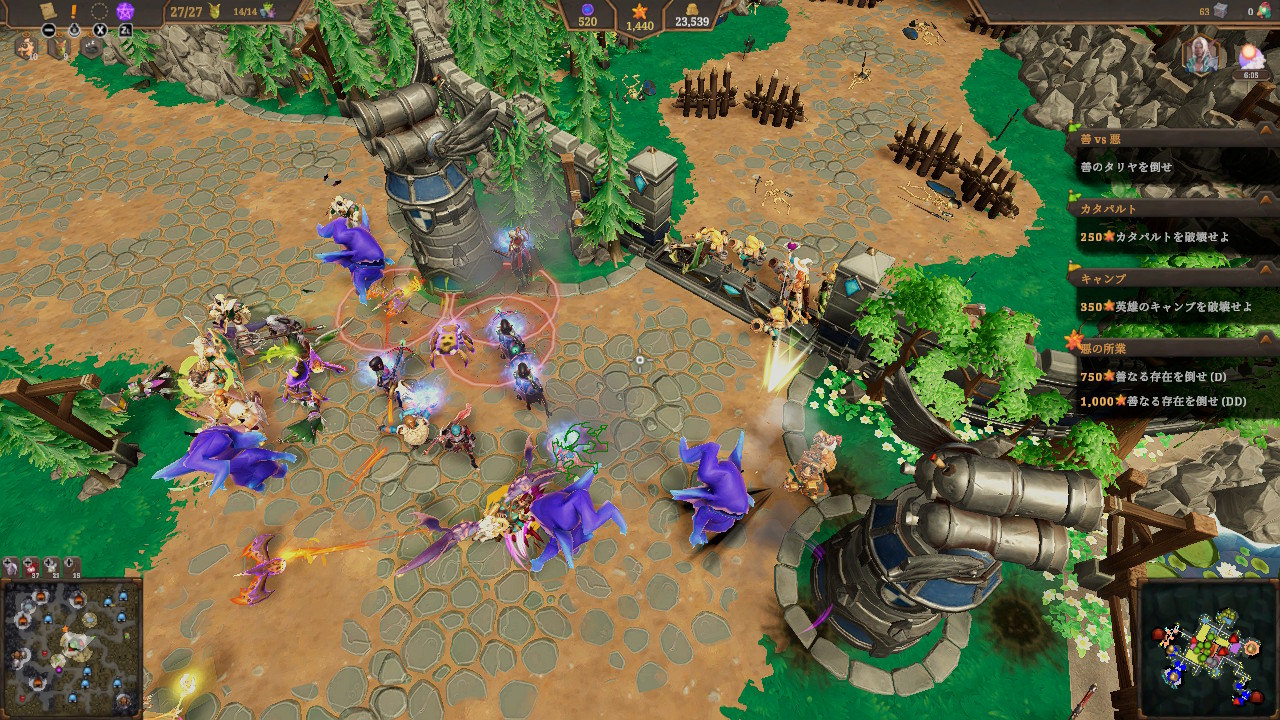Select the dotted circle icon
Image resolution: width=1280 pixels, height=720 pixels.
point(99,11)
